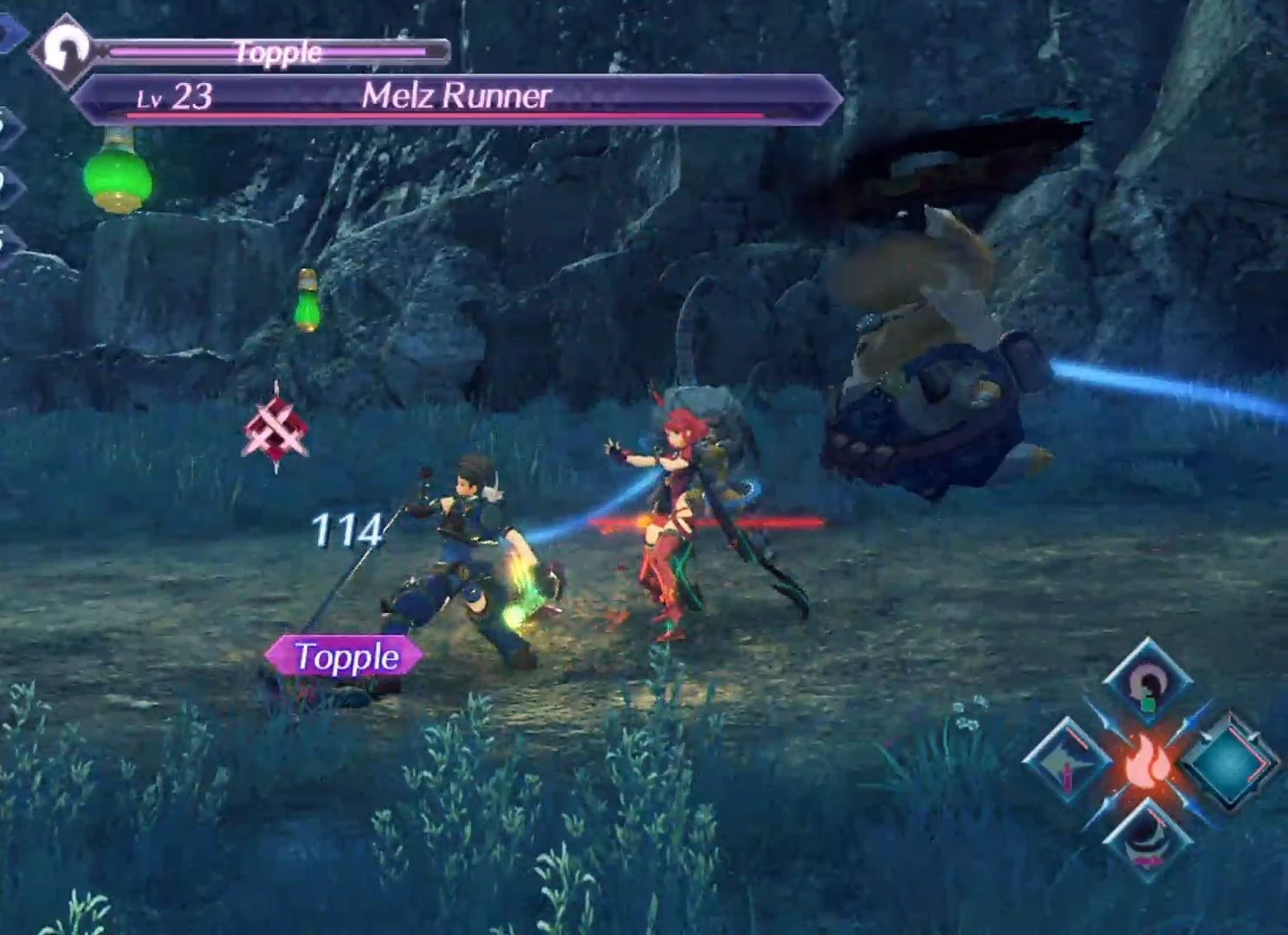Select the purple Topple reaction label
This screenshot has width=1288, height=935.
[346, 656]
